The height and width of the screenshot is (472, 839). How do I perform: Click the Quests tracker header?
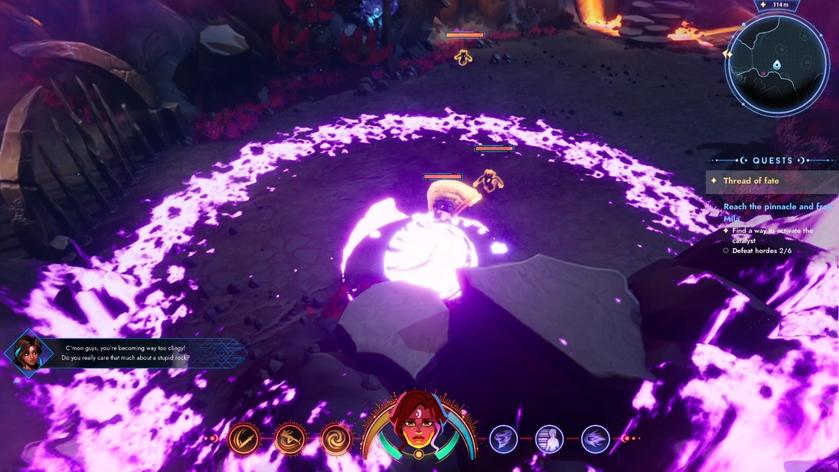pyautogui.click(x=773, y=160)
